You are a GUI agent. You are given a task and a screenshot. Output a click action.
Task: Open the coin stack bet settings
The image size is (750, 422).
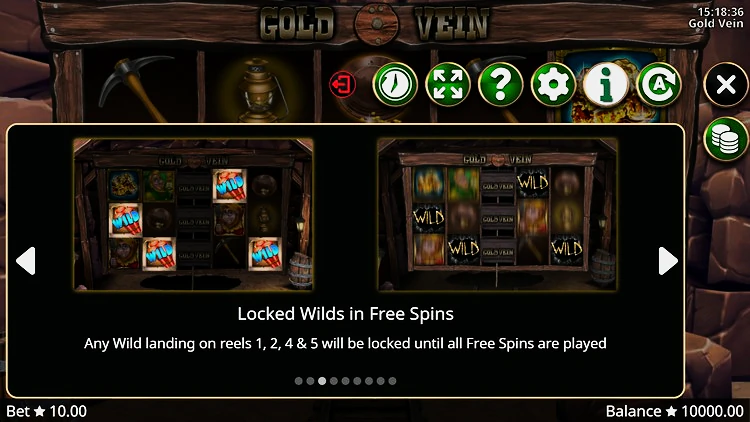coord(726,138)
